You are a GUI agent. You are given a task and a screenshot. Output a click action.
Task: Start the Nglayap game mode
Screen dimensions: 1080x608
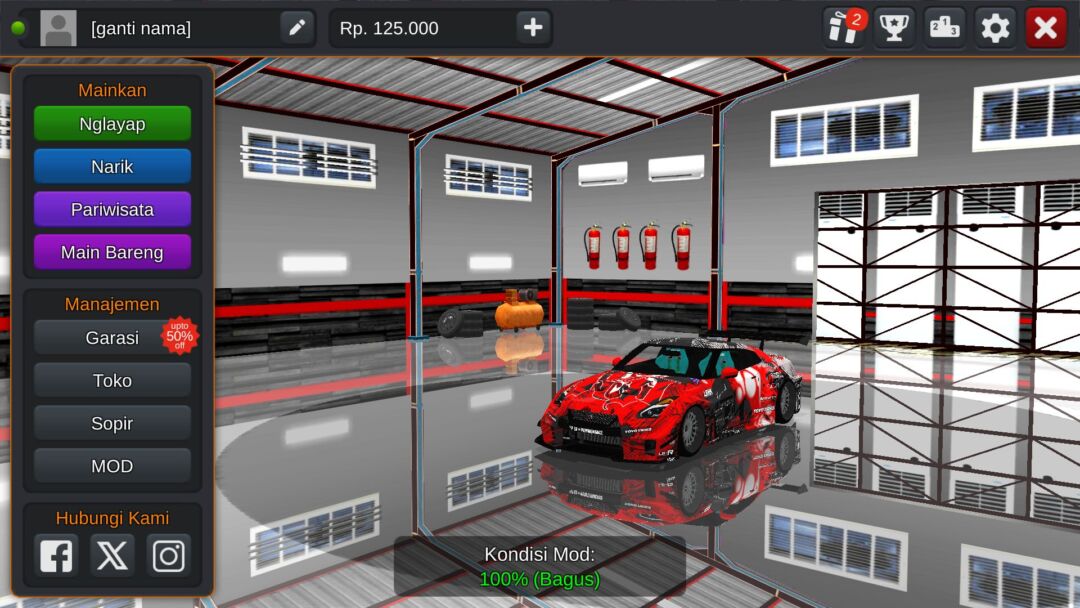coord(112,124)
